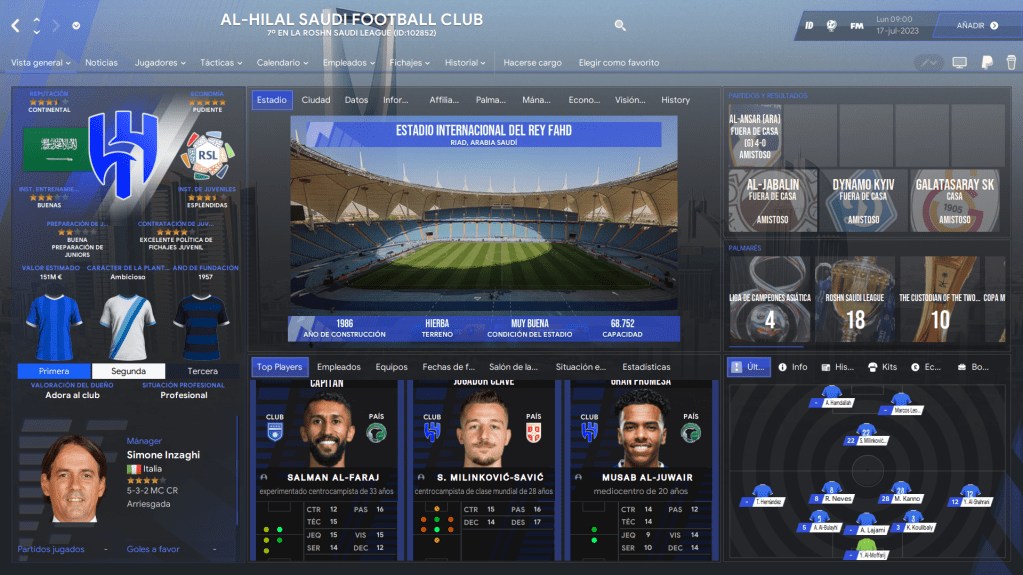Go to the Noticias section
Viewport: 1023px width, 575px height.
[x=101, y=63]
